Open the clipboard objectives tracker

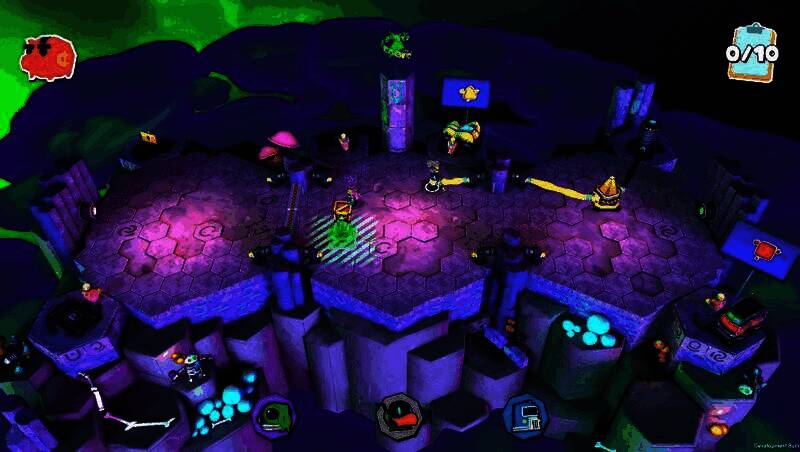pos(751,52)
